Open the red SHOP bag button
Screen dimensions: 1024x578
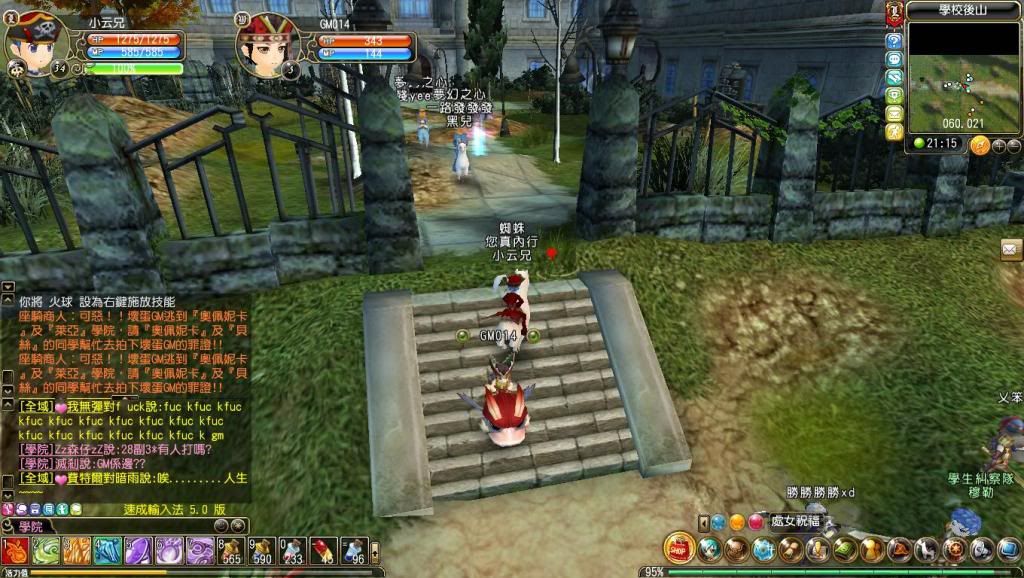point(680,548)
